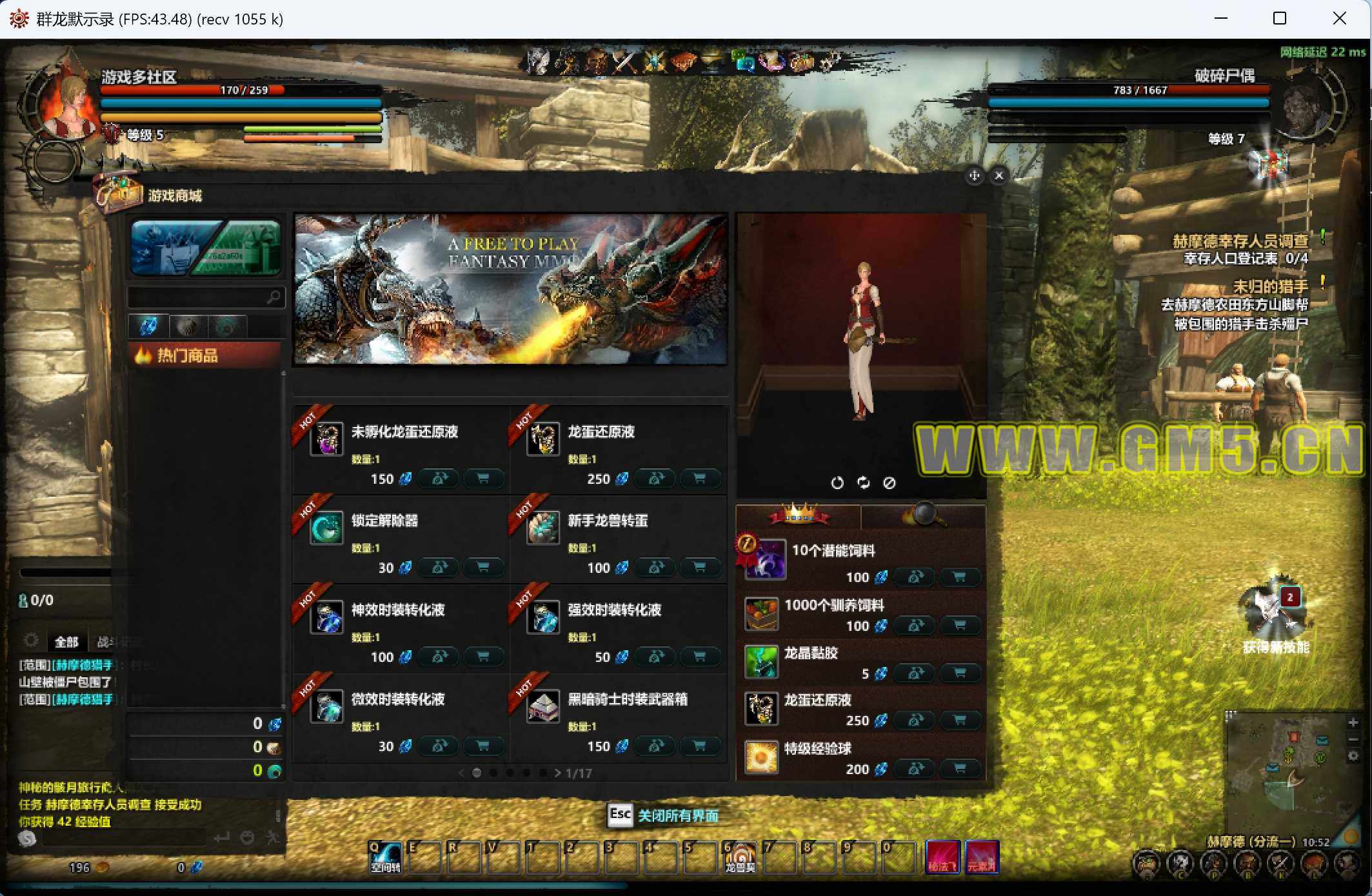
Task: Buy 新手龙兽转蛋 with the cart button
Action: click(699, 568)
